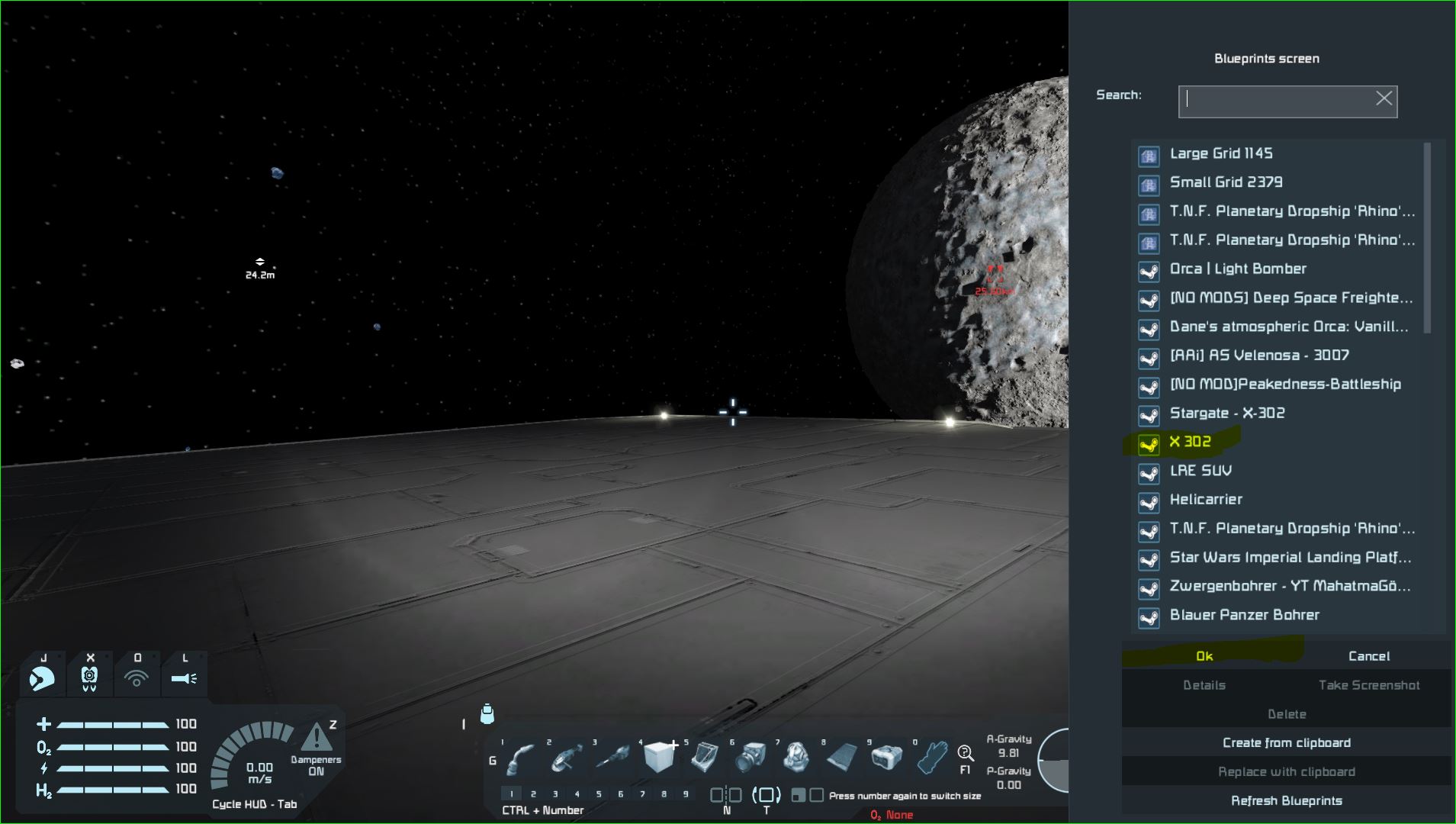
Task: Select the Star Wars Imperial Landing Platform blueprint
Action: 1290,558
